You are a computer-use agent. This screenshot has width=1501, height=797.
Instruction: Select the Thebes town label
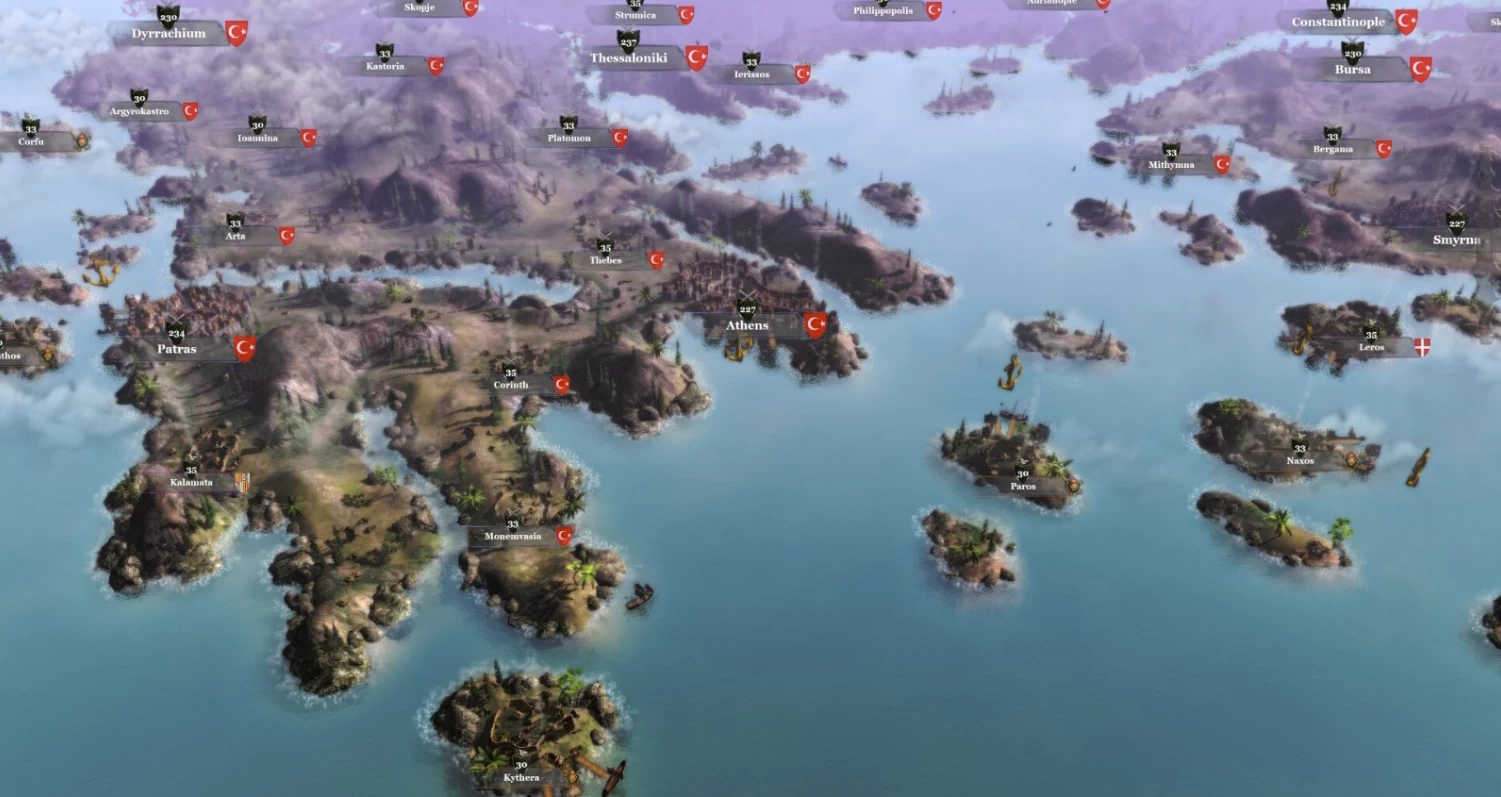[606, 260]
